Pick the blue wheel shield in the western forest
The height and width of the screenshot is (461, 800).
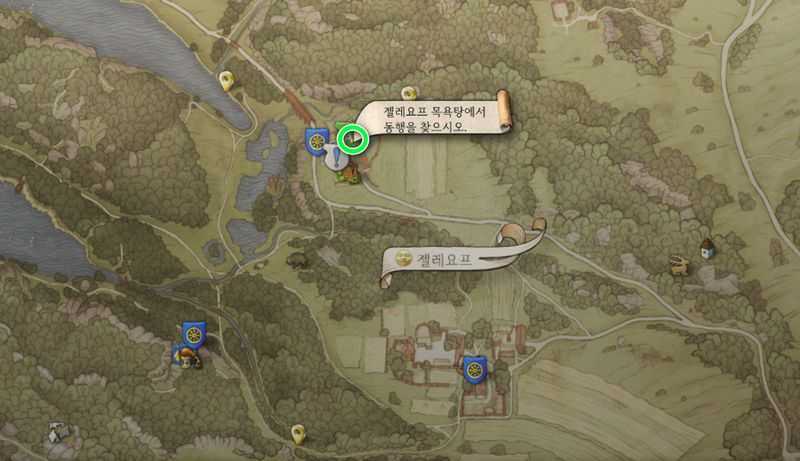tap(193, 334)
